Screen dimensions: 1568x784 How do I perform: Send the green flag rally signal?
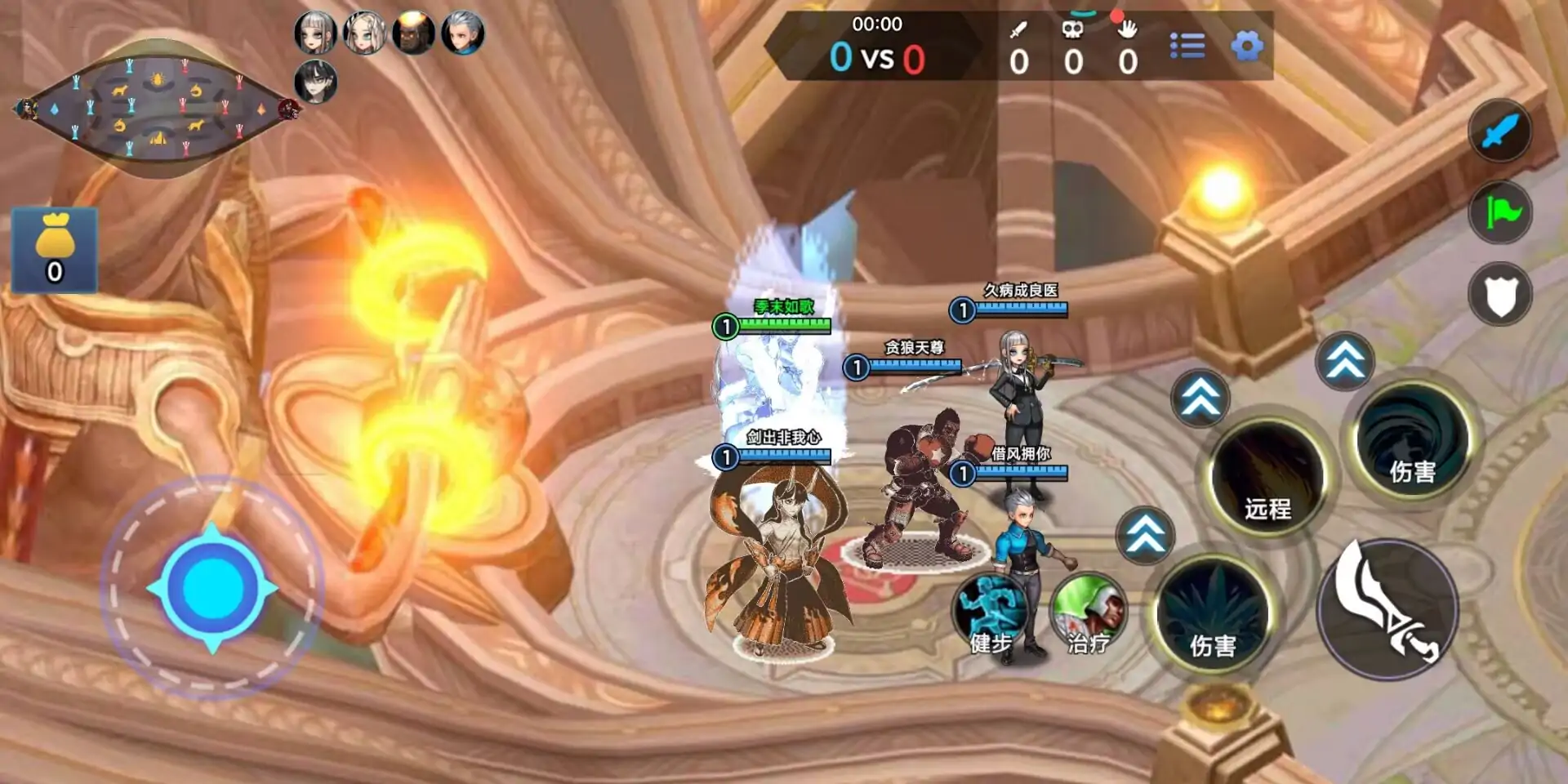pos(1499,212)
